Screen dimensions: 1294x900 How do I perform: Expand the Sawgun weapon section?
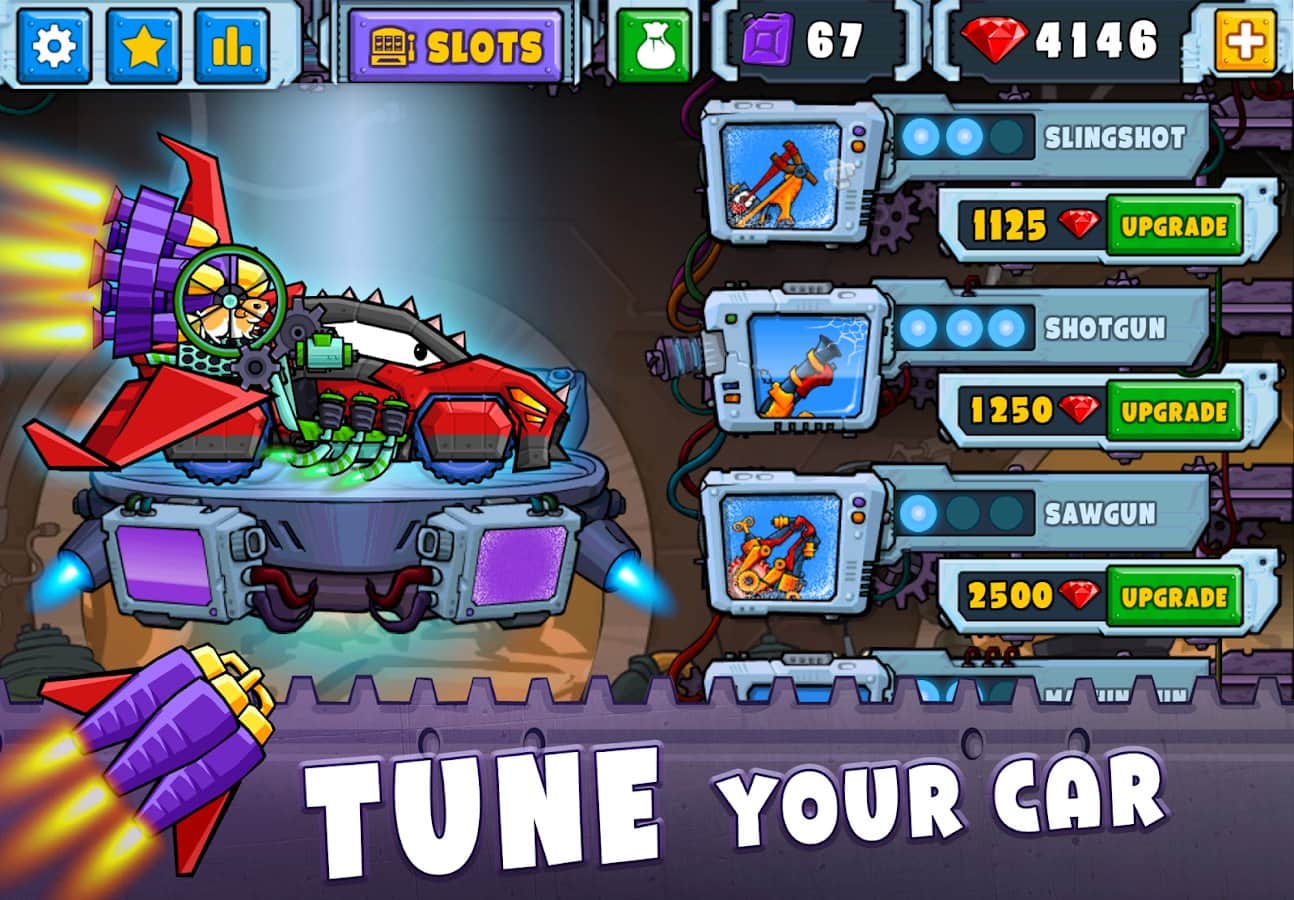pyautogui.click(x=1100, y=511)
